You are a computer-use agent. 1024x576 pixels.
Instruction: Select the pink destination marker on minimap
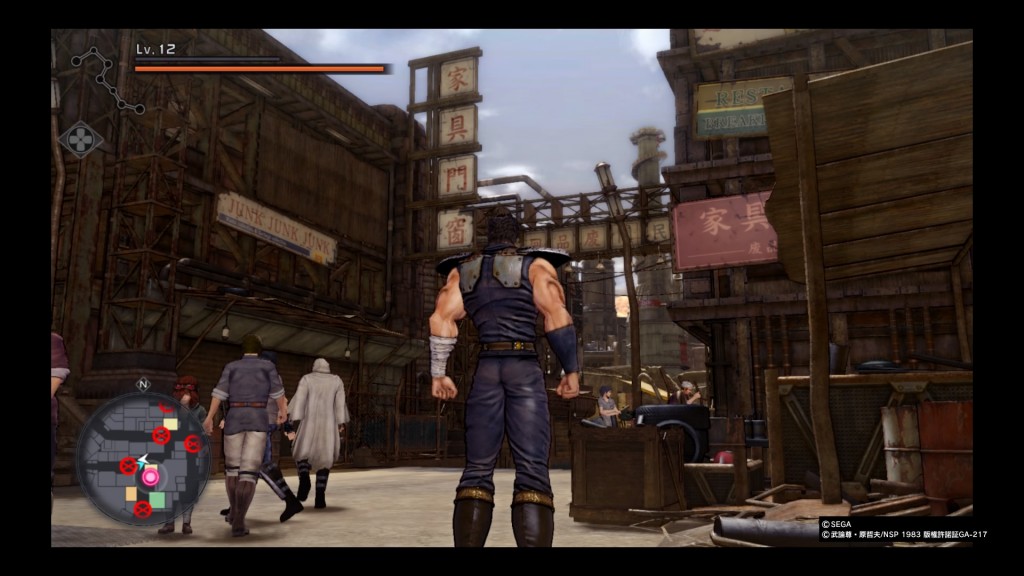150,477
